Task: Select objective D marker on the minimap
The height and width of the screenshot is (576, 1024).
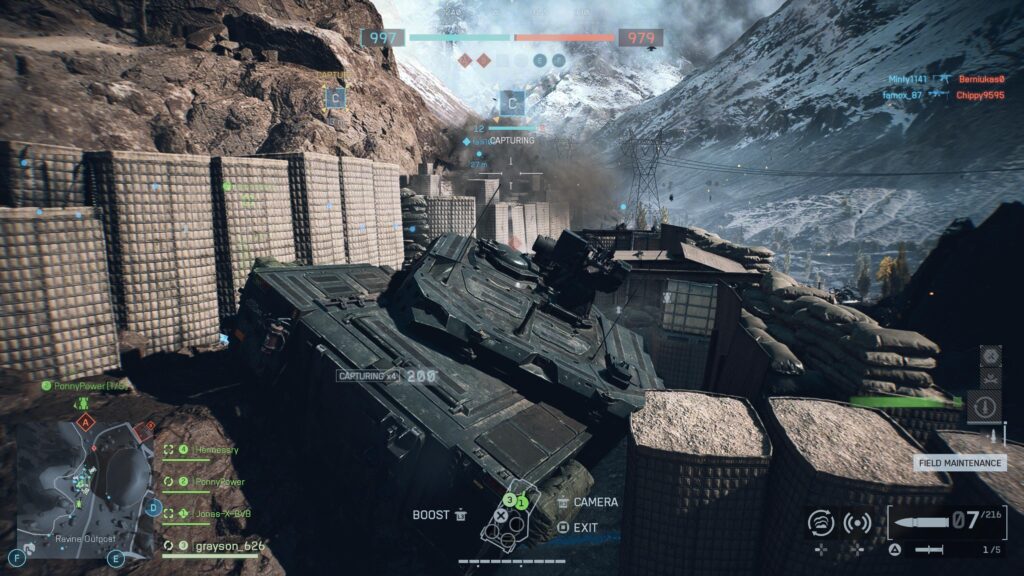Action: tap(152, 508)
